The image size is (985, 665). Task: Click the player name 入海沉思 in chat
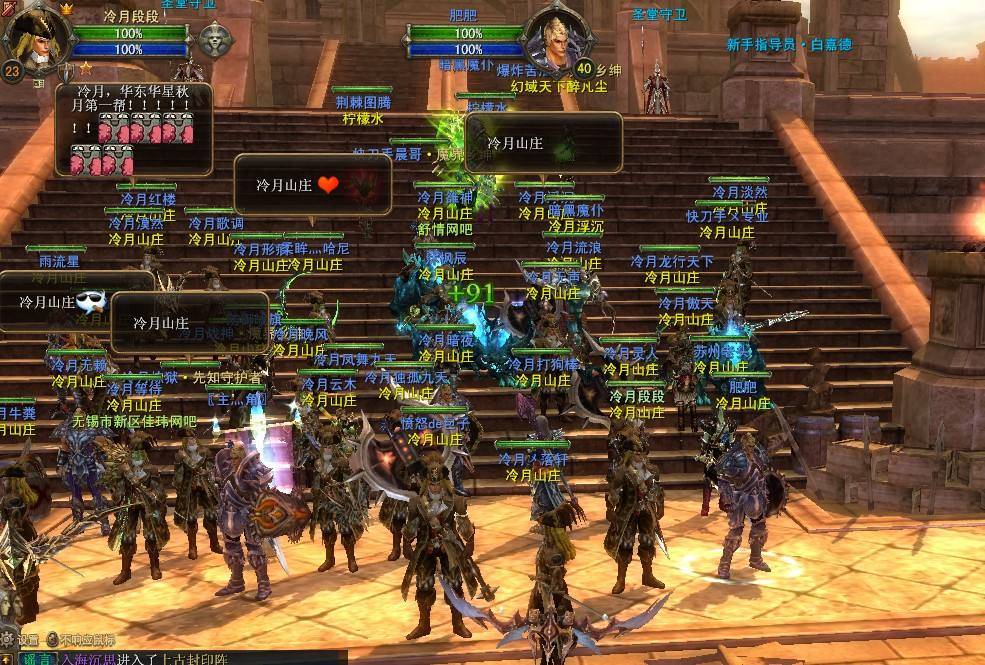89,657
